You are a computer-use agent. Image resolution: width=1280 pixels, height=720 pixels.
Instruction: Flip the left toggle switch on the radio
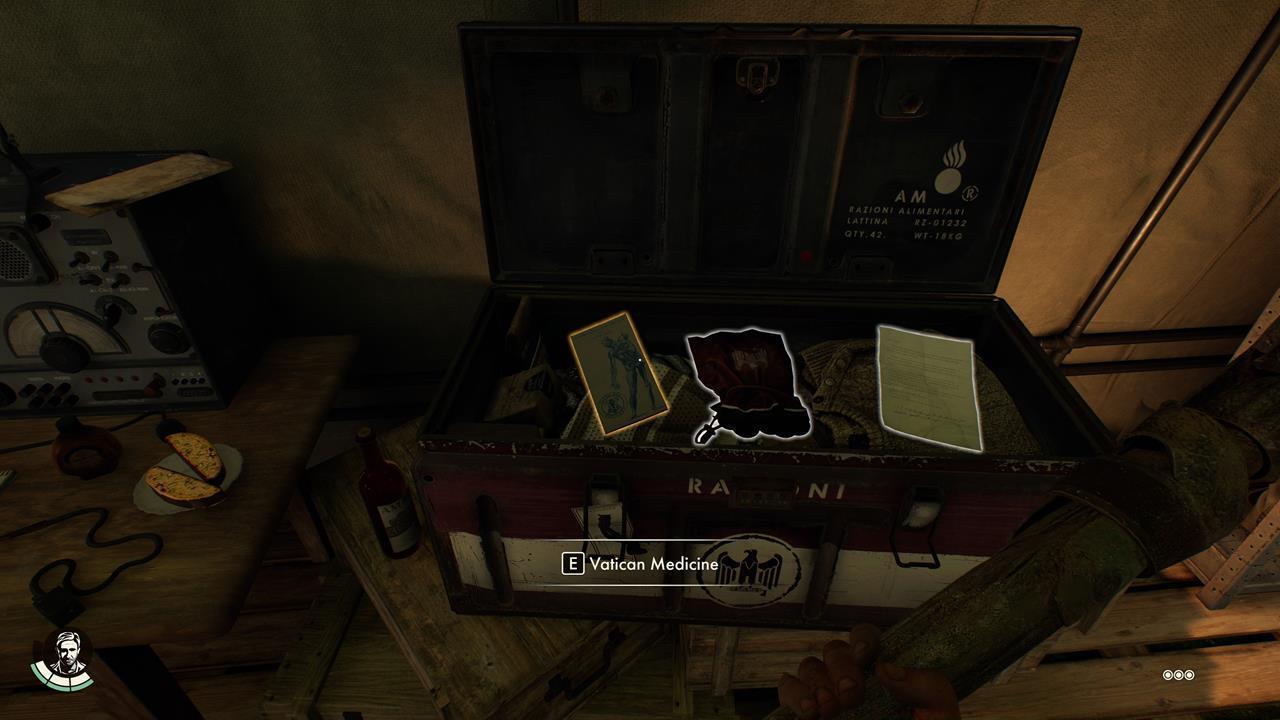point(78,258)
